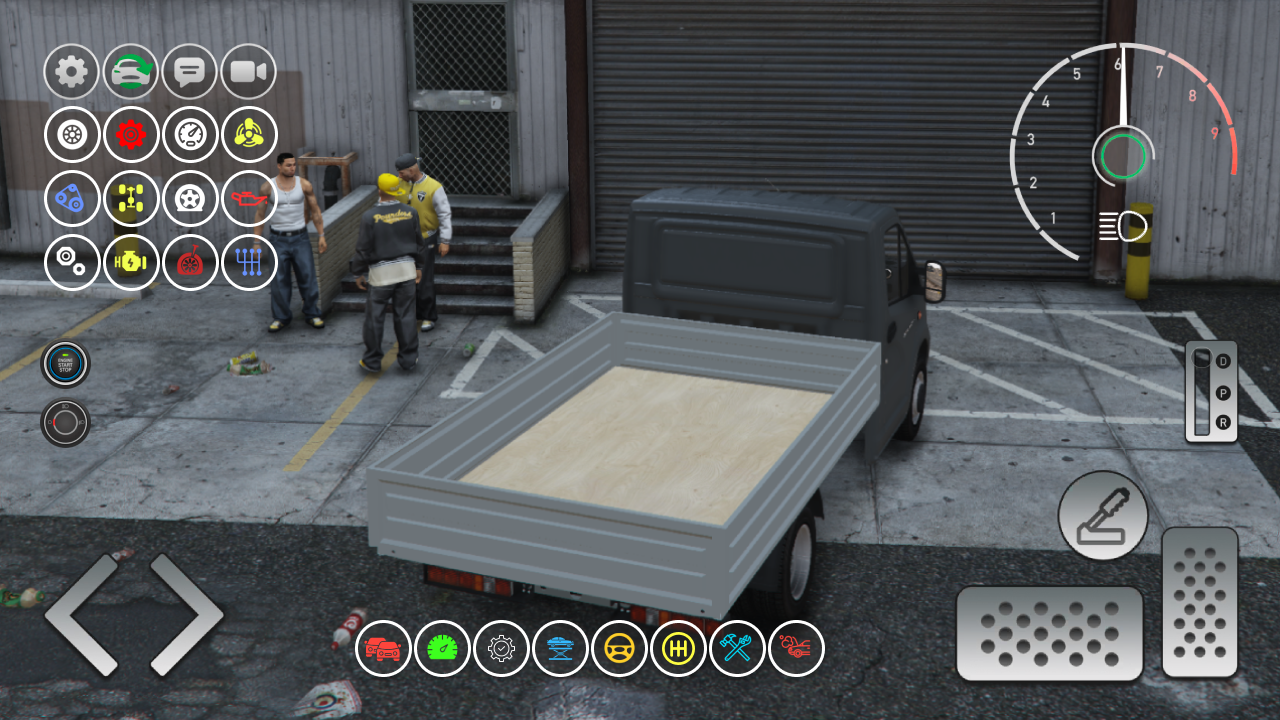This screenshot has height=720, width=1280.
Task: Open the red oil can icon
Action: [x=249, y=199]
